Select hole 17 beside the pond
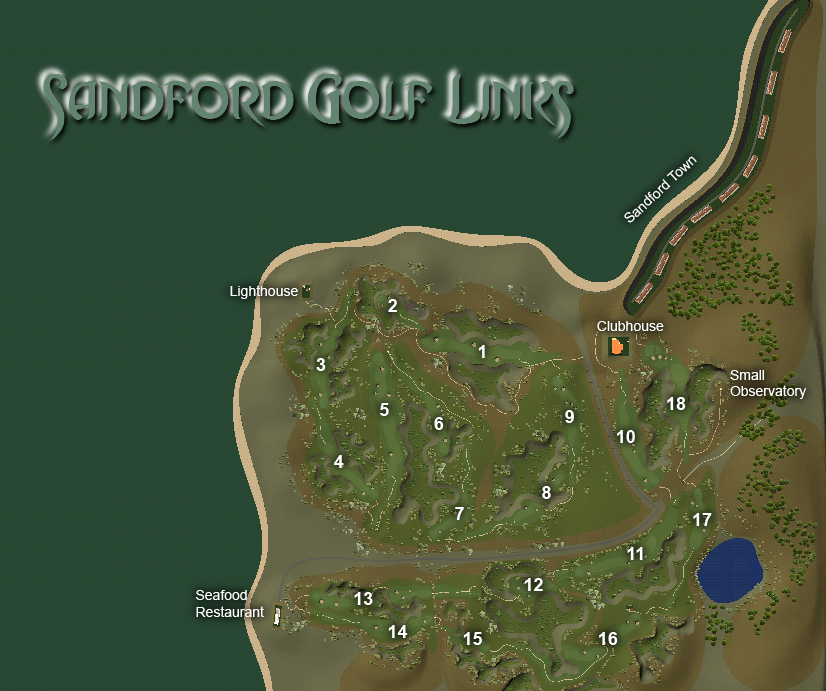826x691 pixels. [x=702, y=519]
